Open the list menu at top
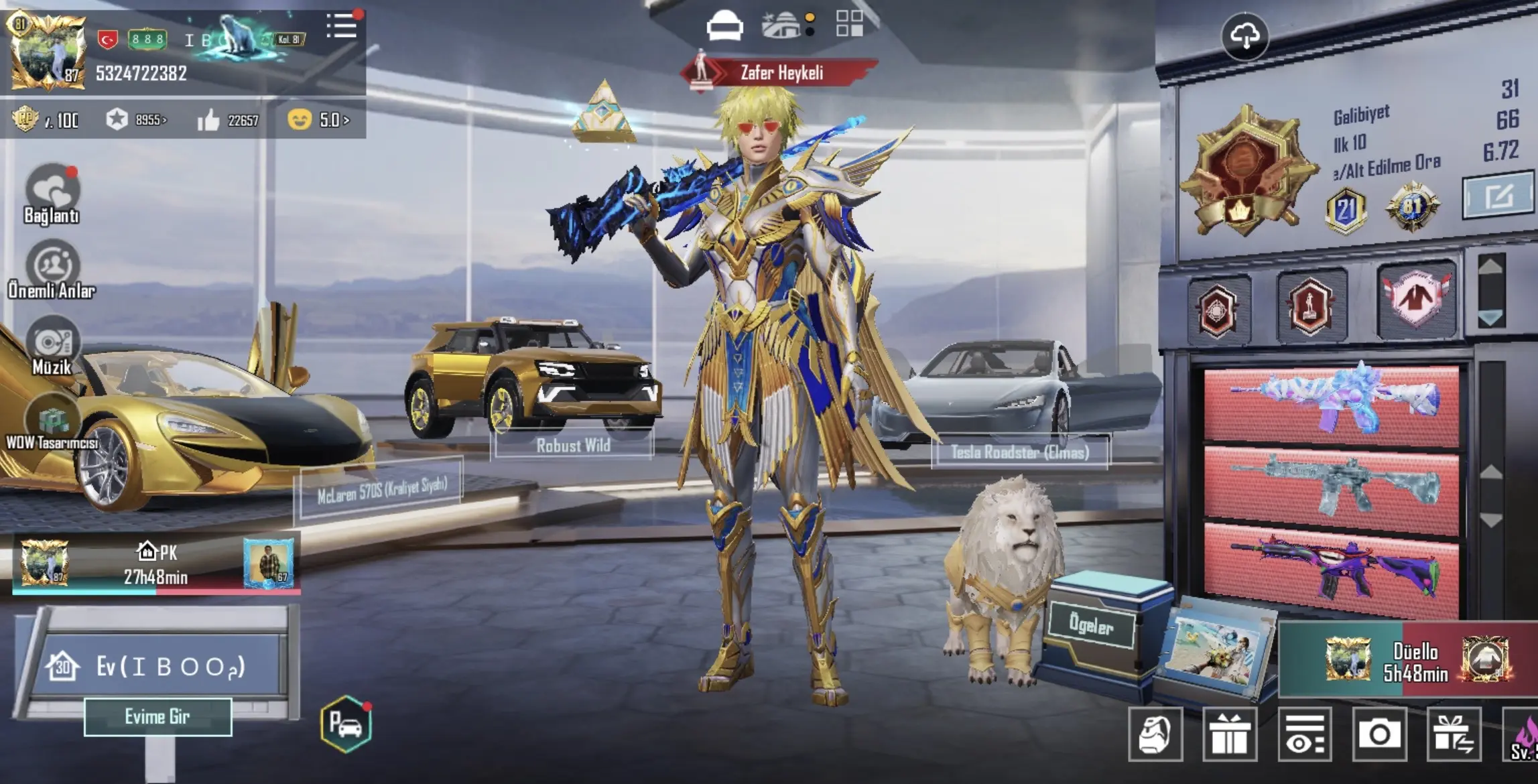The width and height of the screenshot is (1538, 784). click(x=342, y=27)
